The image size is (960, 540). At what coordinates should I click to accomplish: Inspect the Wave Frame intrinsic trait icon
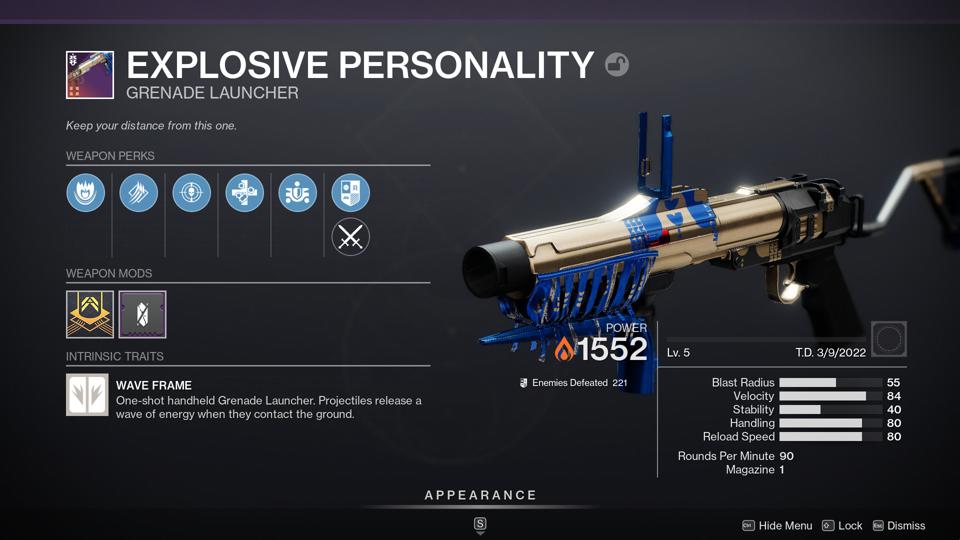click(x=87, y=394)
